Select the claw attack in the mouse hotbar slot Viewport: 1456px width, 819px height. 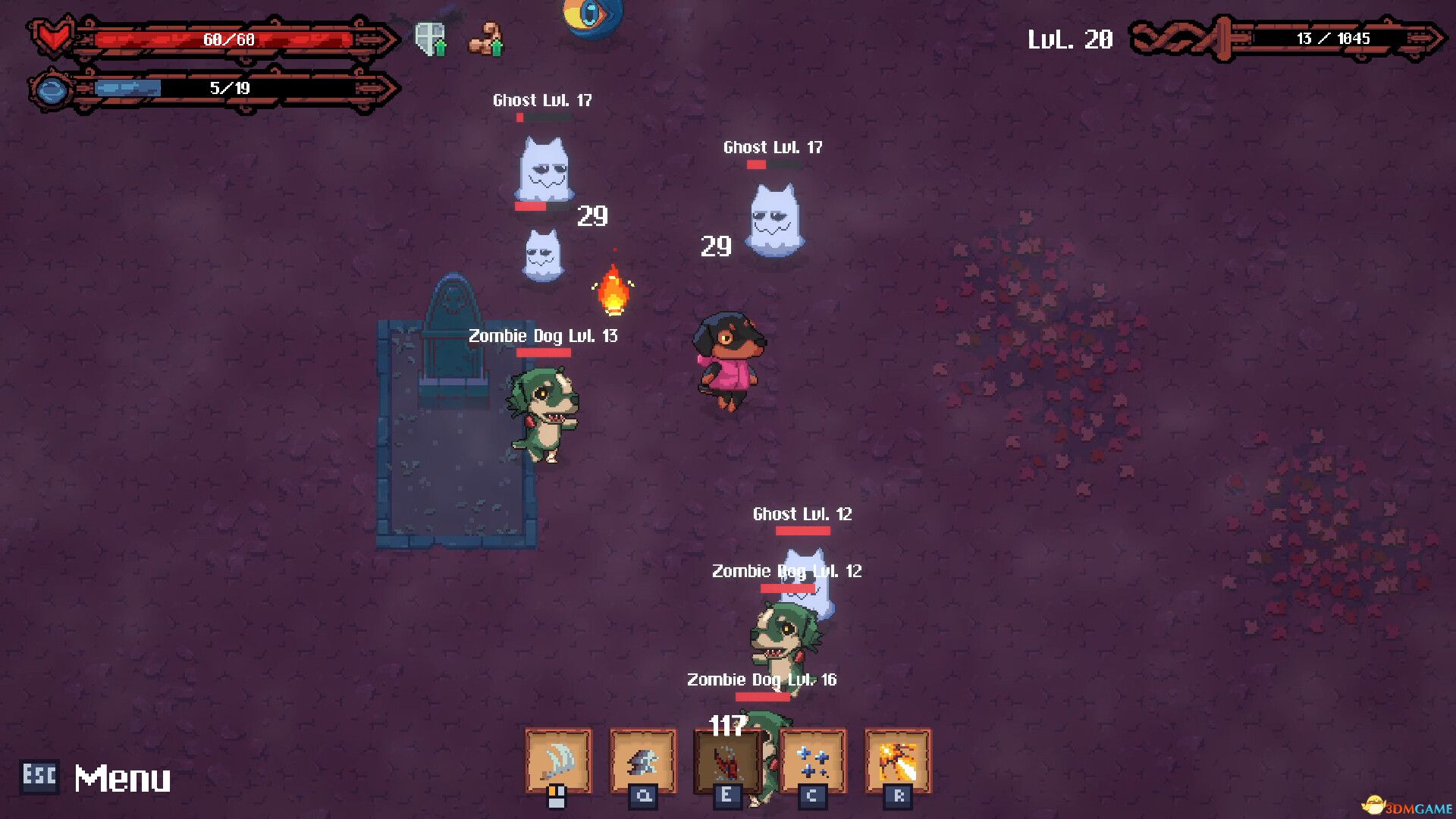[x=557, y=761]
